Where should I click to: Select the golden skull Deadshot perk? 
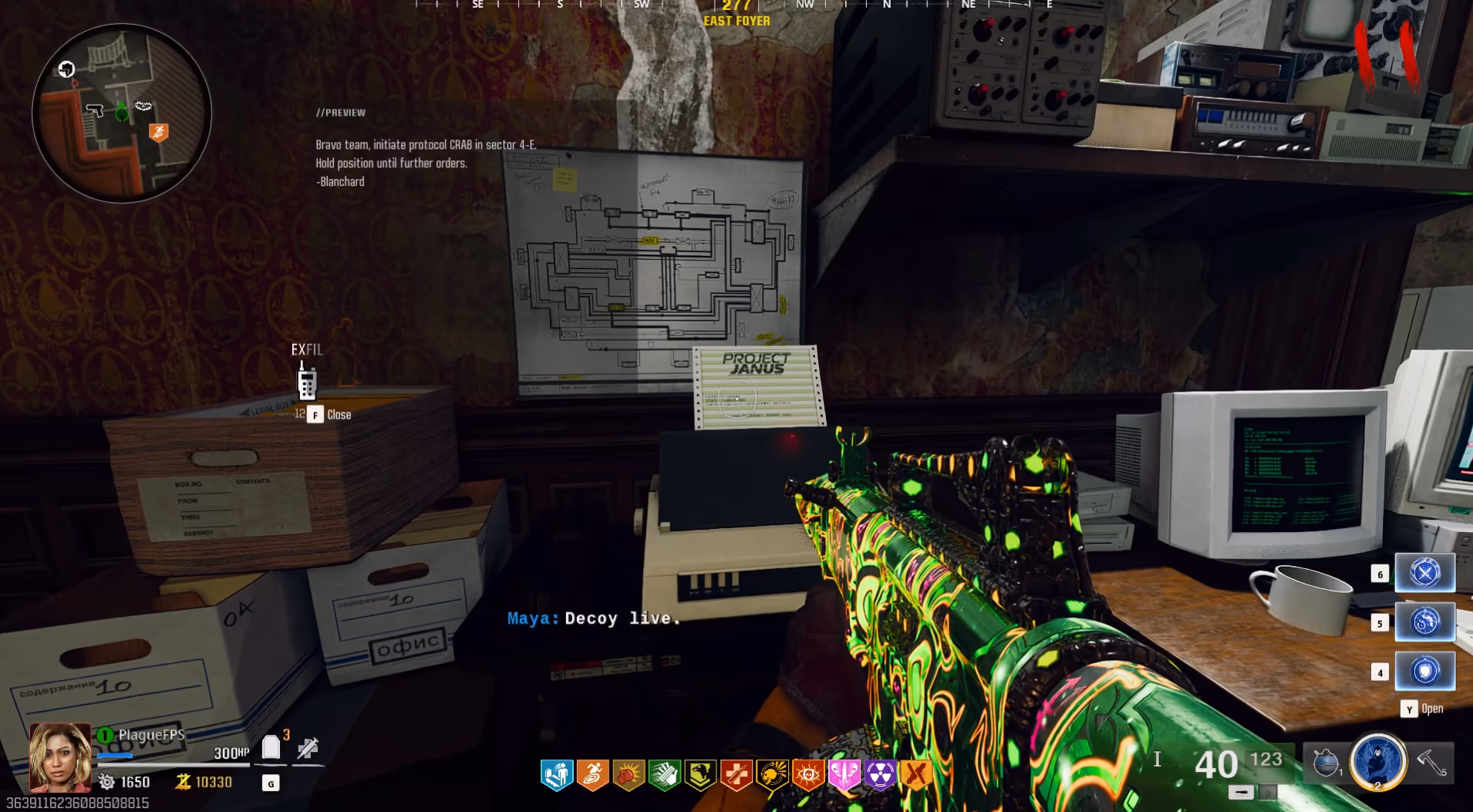772,775
